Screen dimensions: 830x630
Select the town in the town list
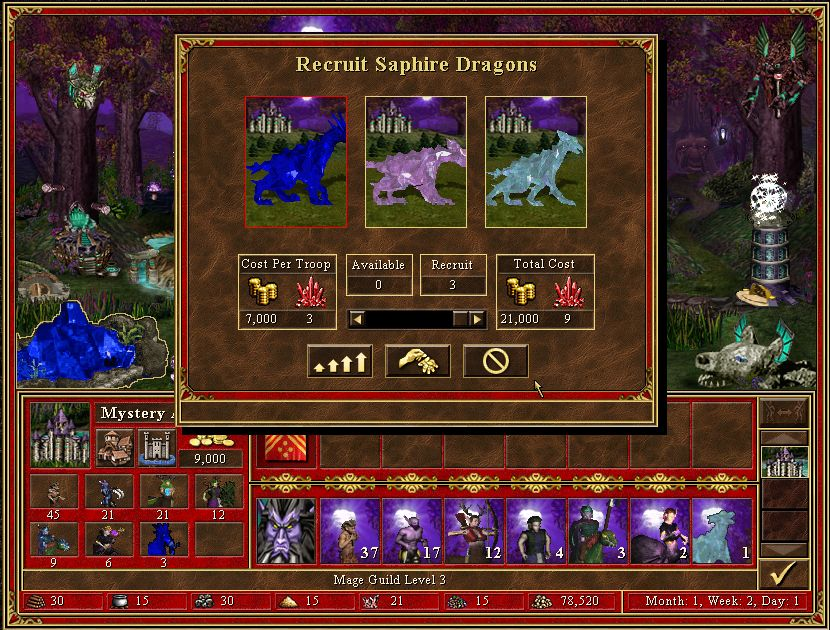click(x=784, y=462)
